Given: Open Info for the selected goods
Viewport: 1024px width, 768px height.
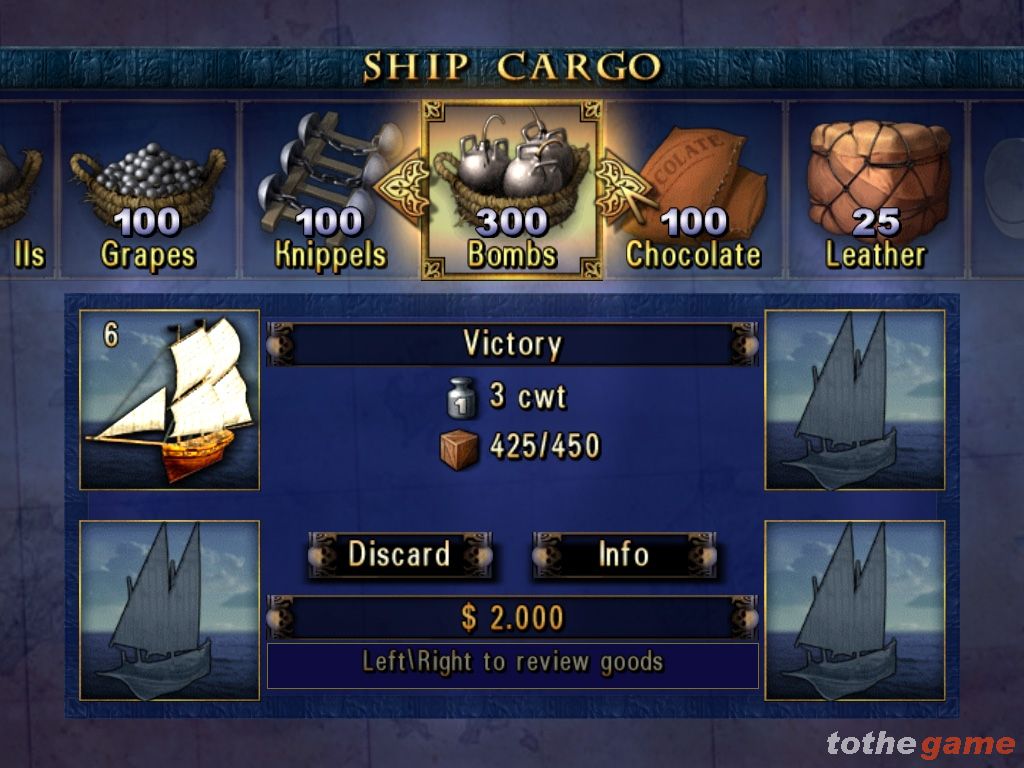Looking at the screenshot, I should (623, 555).
